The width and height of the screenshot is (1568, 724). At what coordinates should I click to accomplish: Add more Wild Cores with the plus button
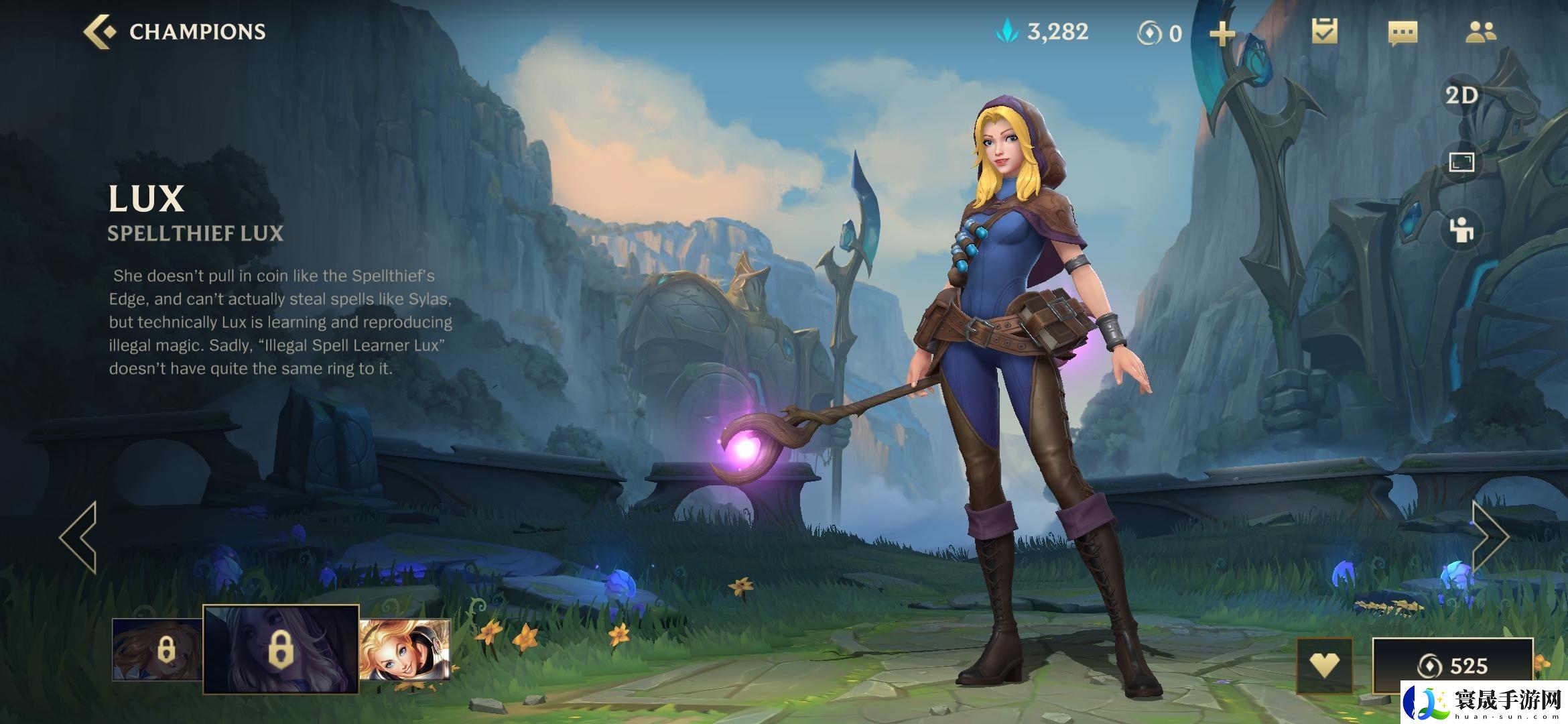[1222, 33]
